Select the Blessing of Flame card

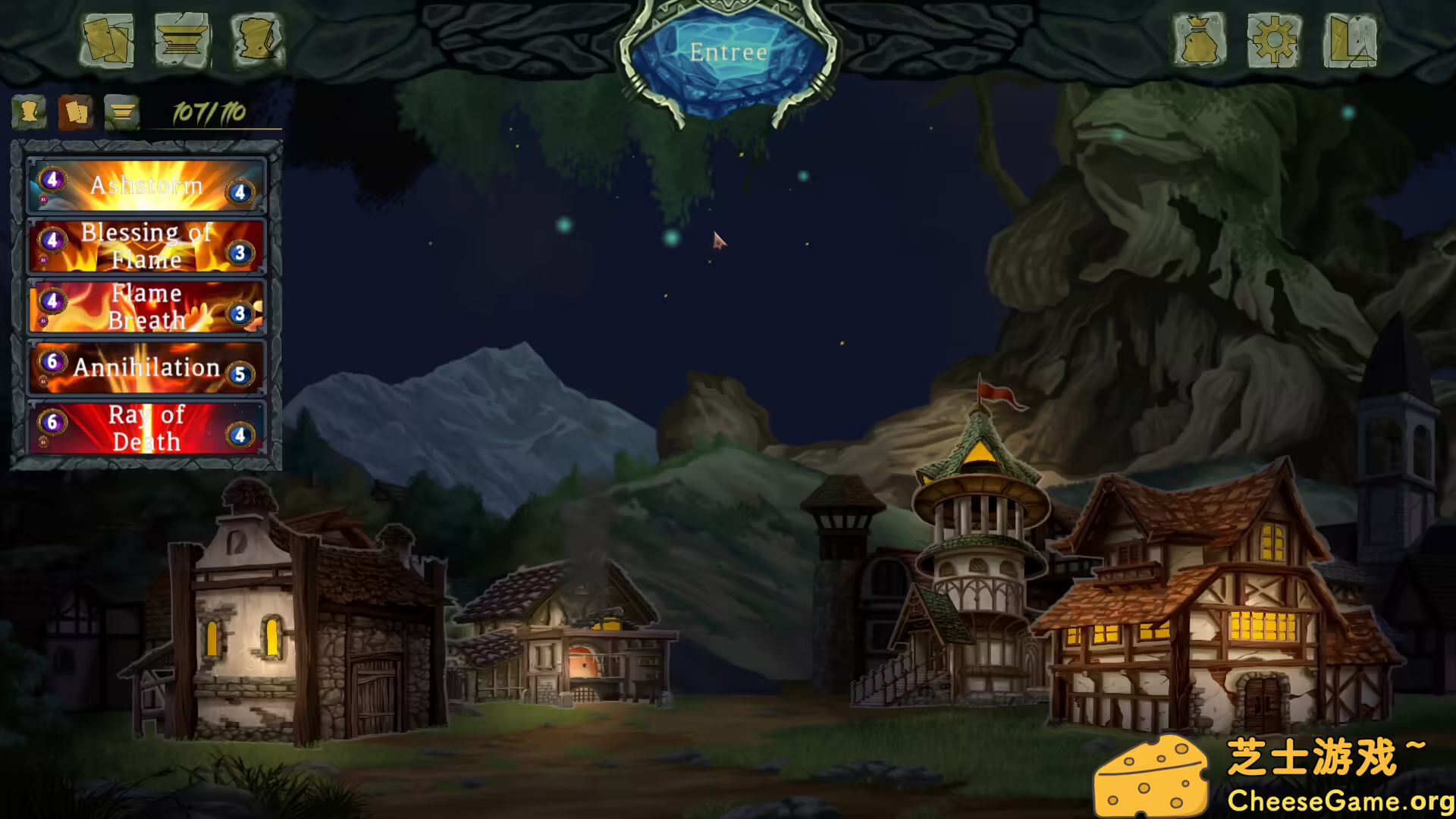coord(146,246)
